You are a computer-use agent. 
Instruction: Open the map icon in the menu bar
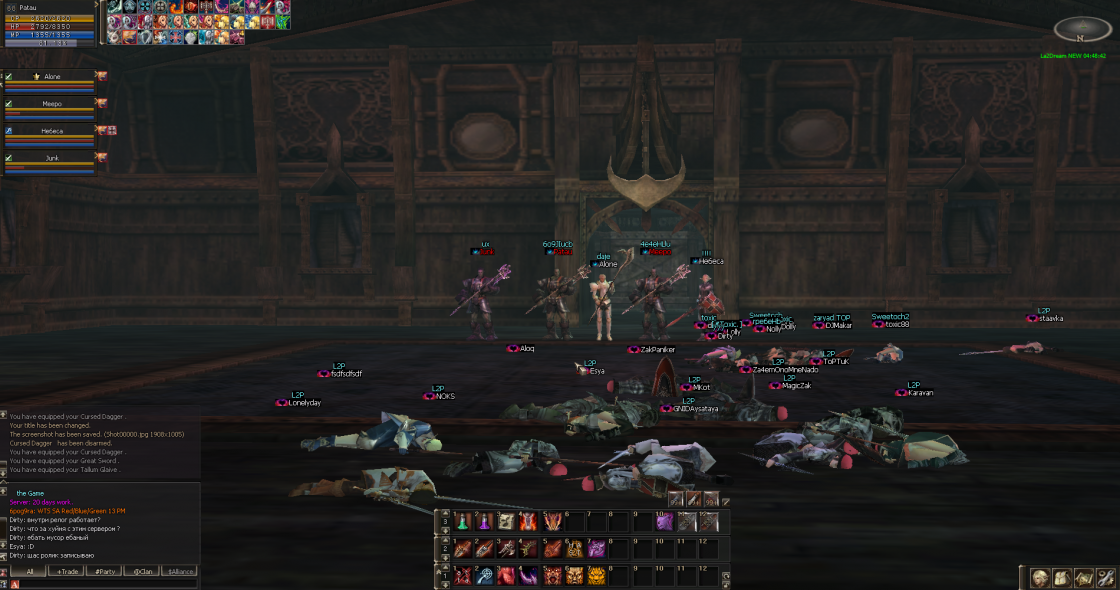tap(1084, 578)
